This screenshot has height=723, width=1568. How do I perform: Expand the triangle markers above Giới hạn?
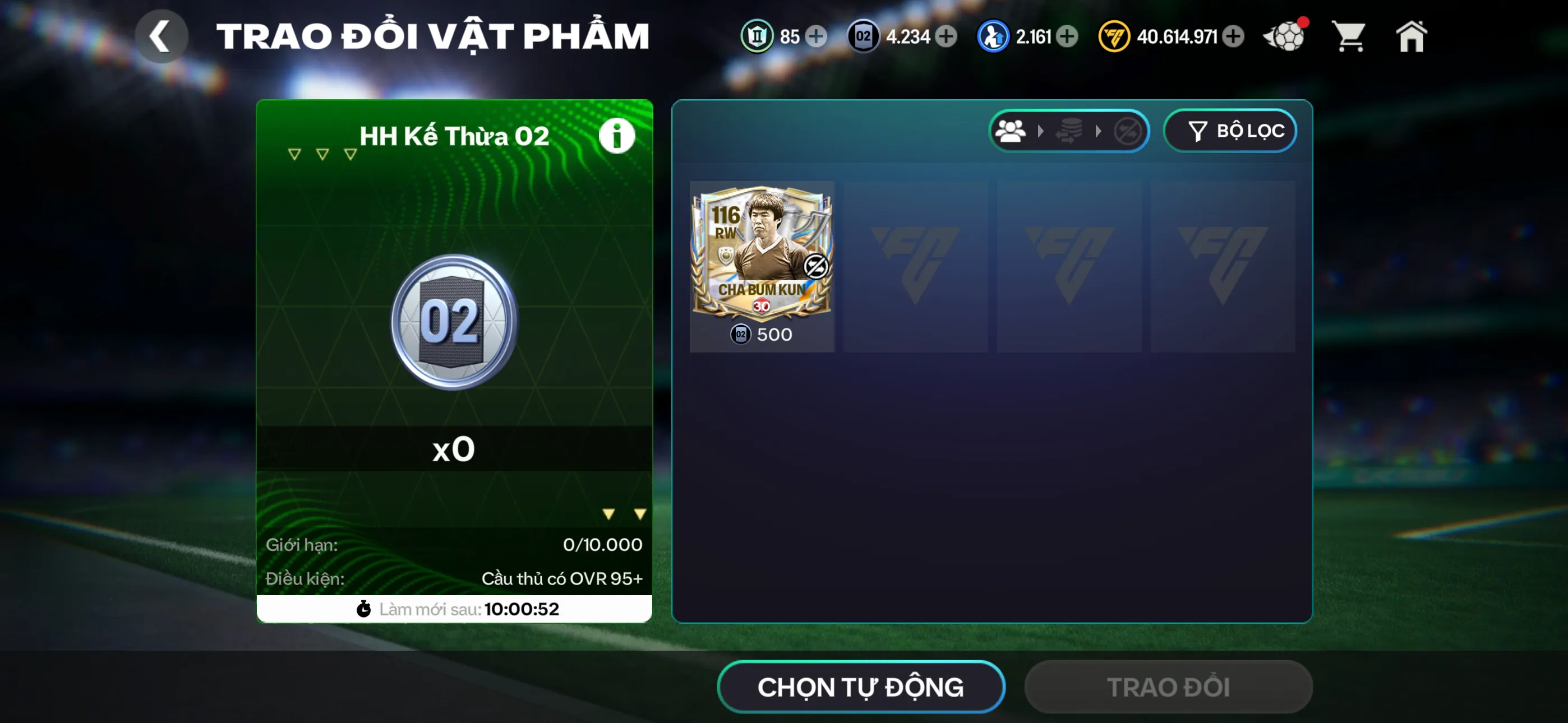(623, 513)
